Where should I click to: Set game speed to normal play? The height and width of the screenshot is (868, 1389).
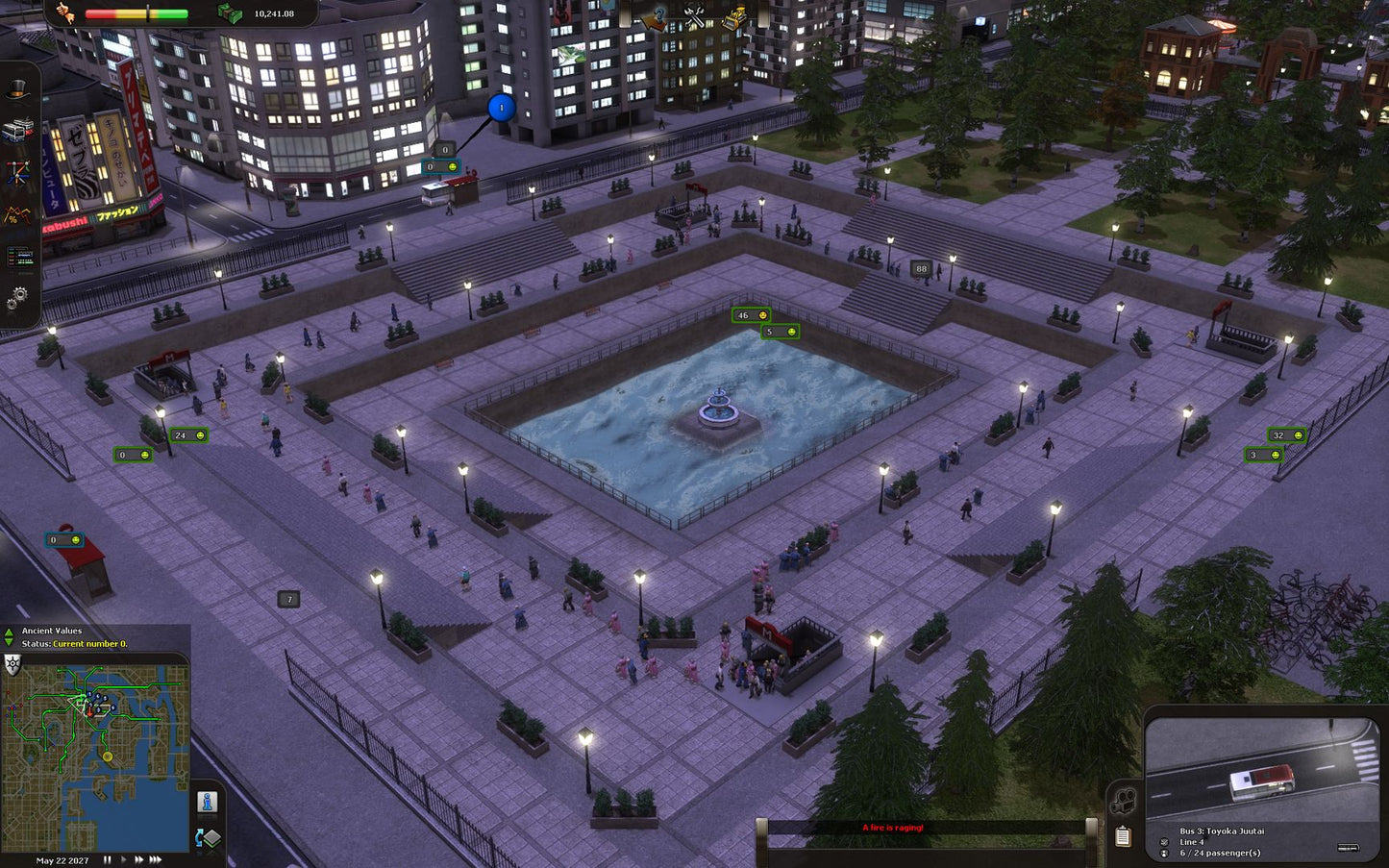click(123, 860)
